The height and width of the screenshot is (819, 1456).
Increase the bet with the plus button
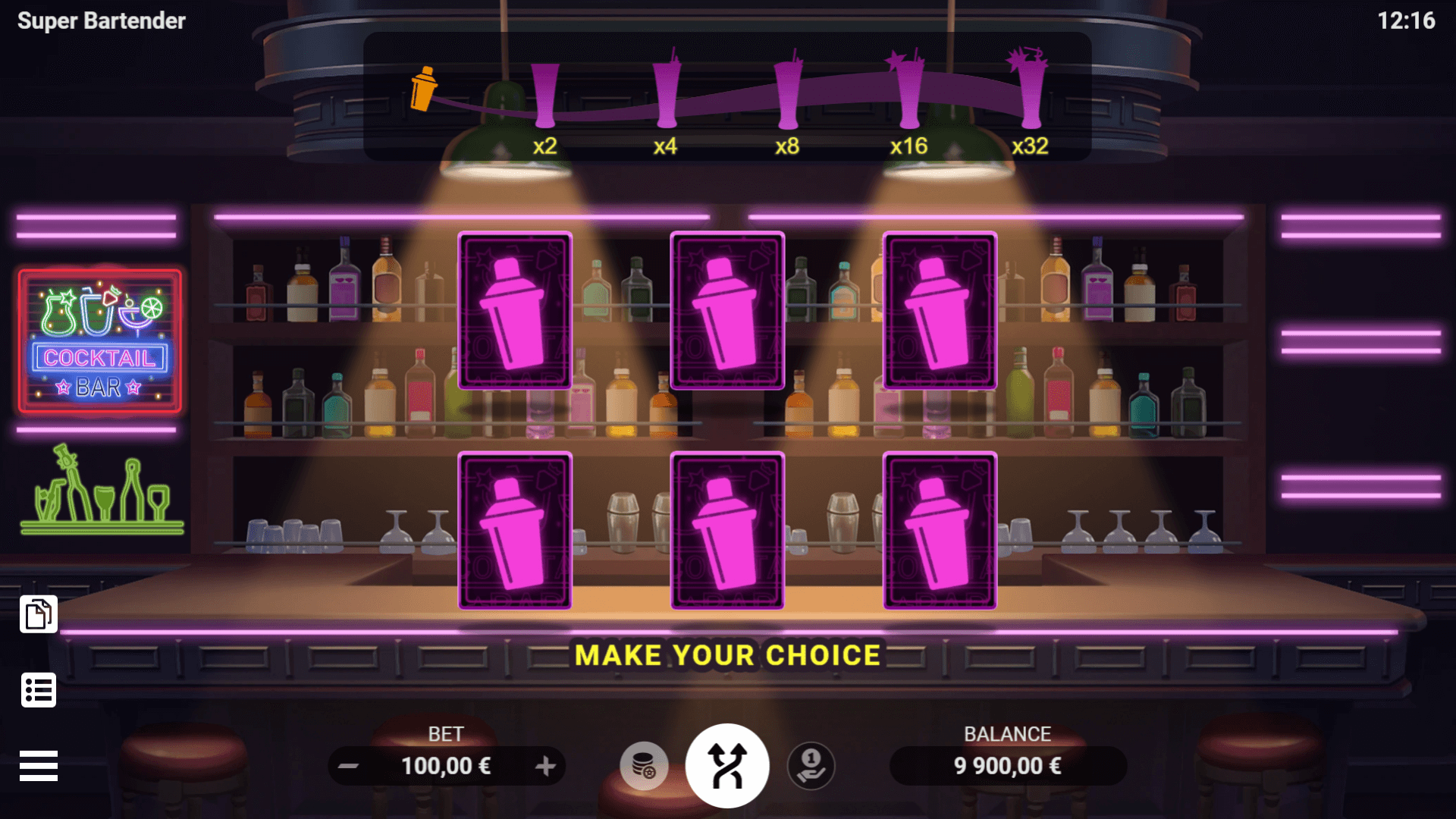(x=545, y=766)
